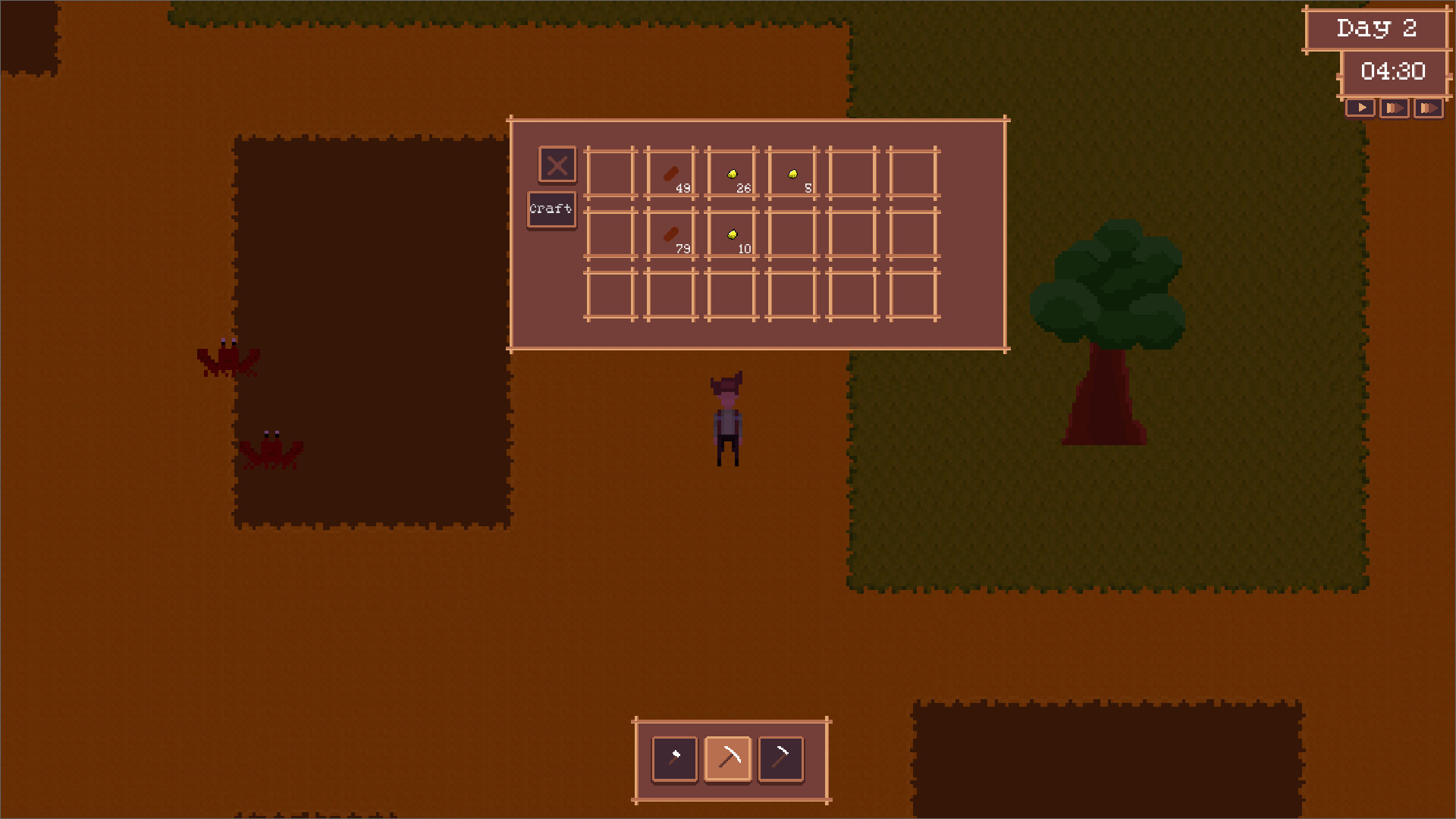Screen dimensions: 1456x819
Task: Set time to normal play speed
Action: [1360, 108]
